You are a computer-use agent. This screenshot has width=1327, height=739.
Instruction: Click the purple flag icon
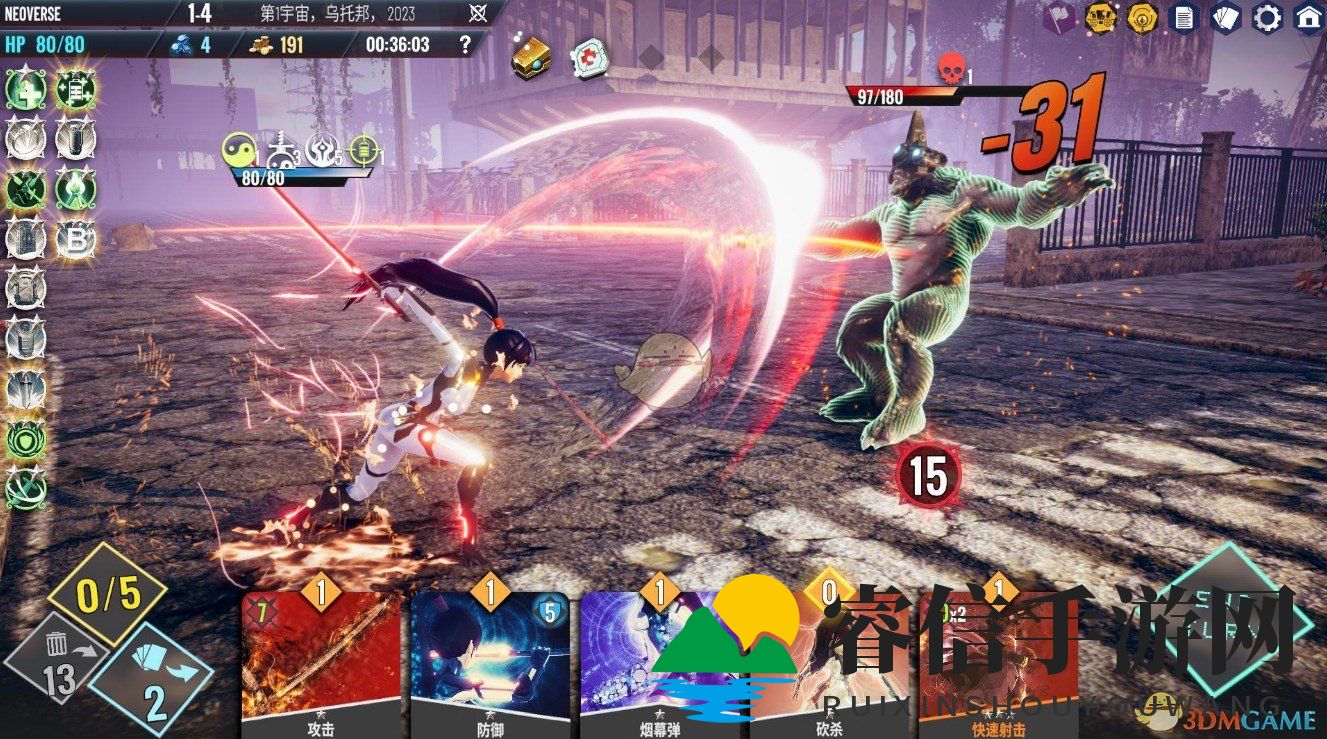coord(1059,17)
